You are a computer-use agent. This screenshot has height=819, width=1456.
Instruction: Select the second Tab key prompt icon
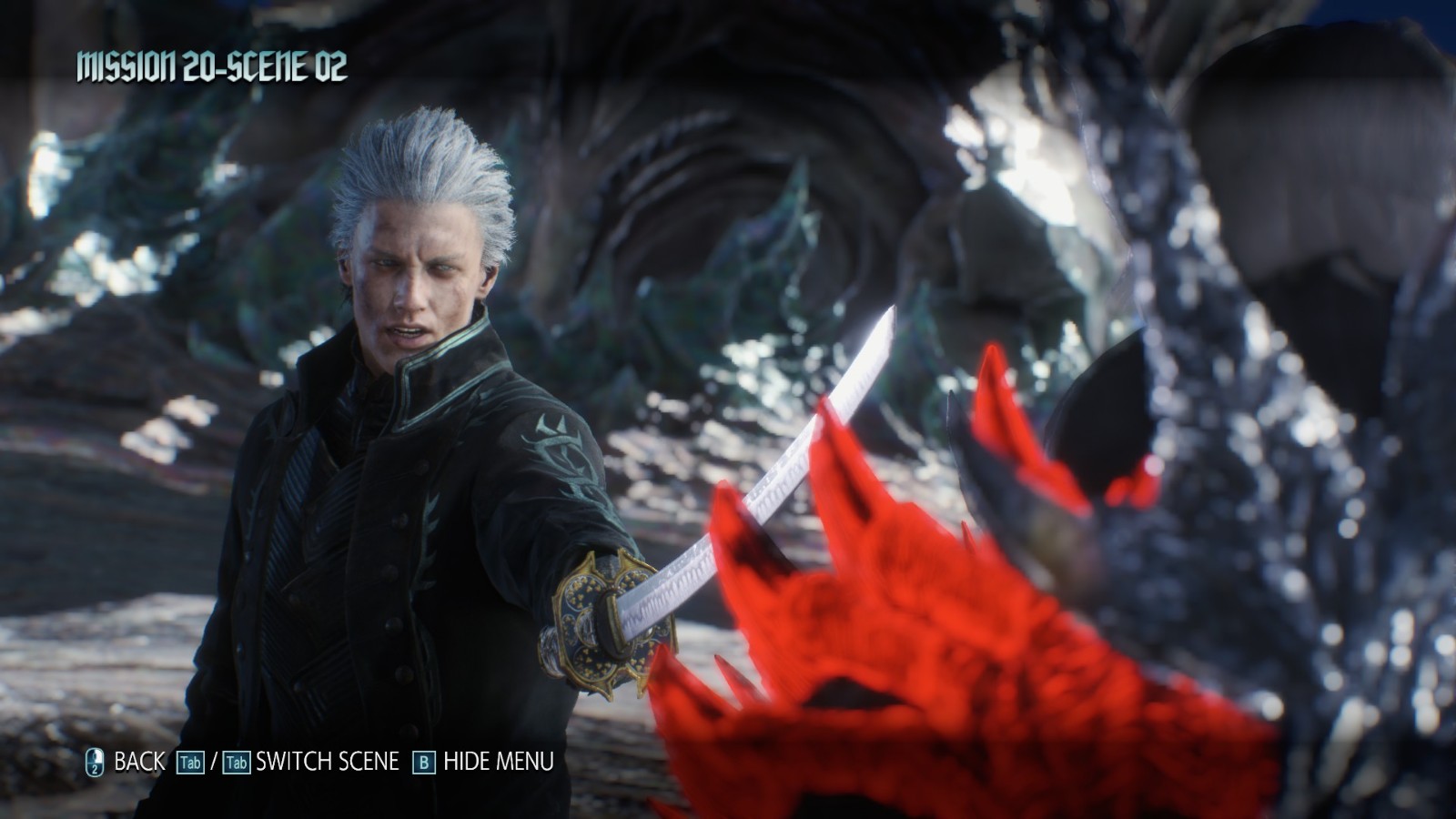coord(236,763)
